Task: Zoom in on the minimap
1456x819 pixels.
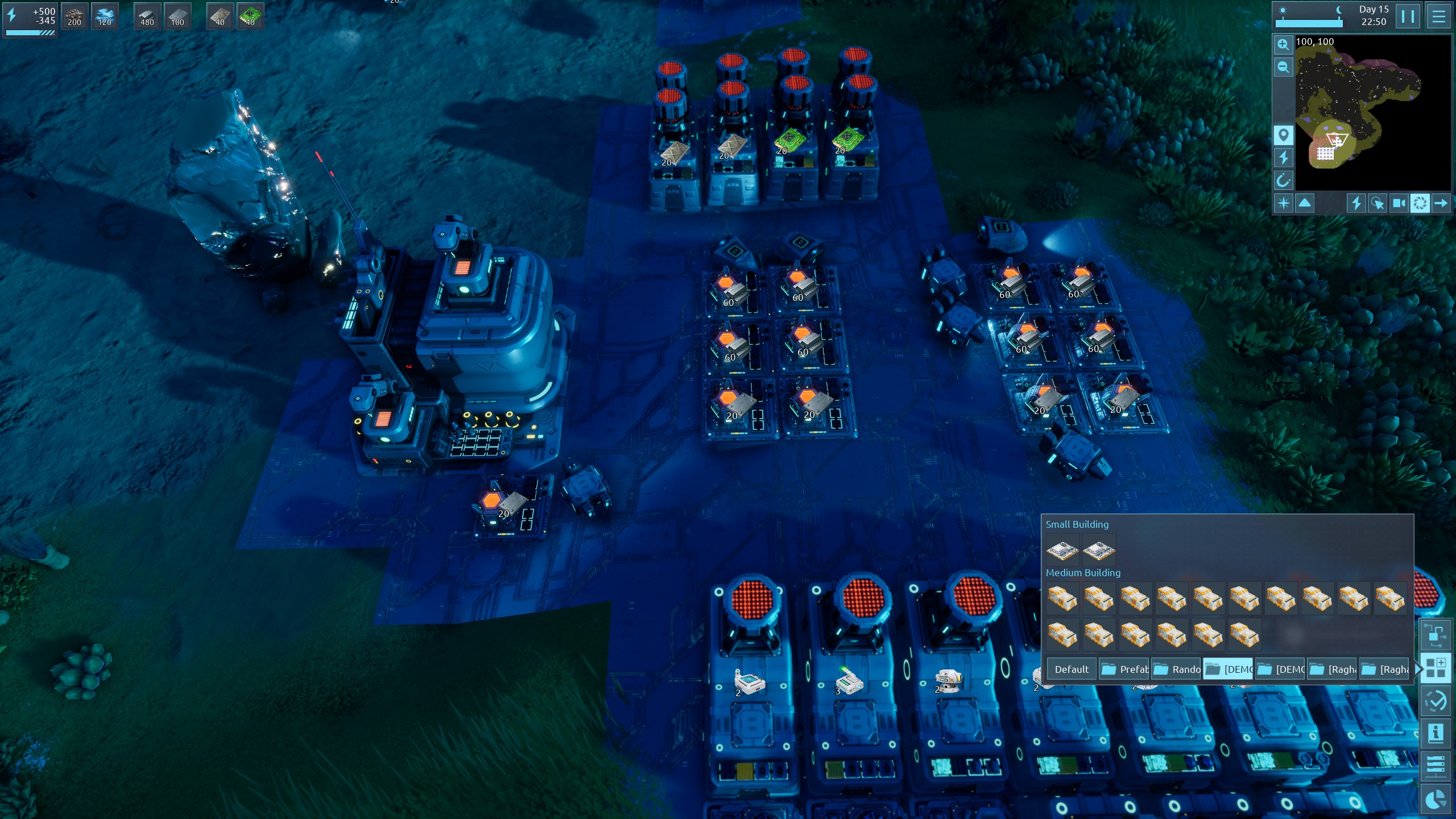Action: [1283, 45]
